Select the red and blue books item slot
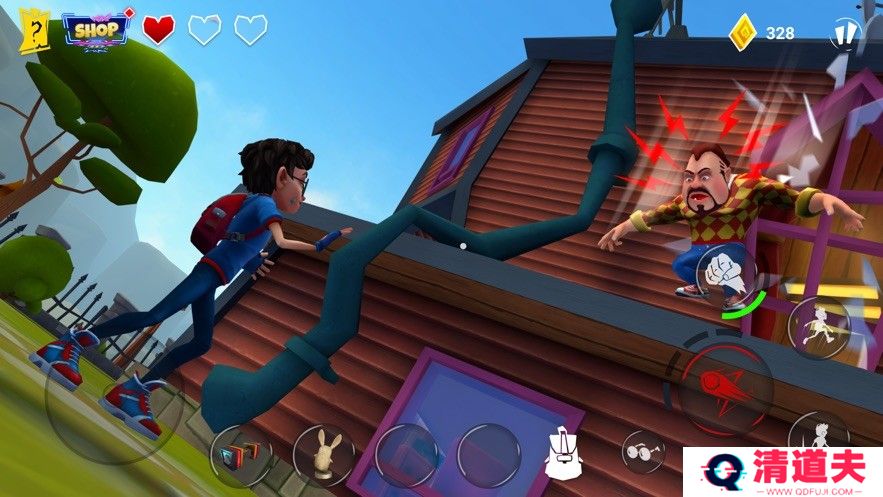 pyautogui.click(x=240, y=456)
